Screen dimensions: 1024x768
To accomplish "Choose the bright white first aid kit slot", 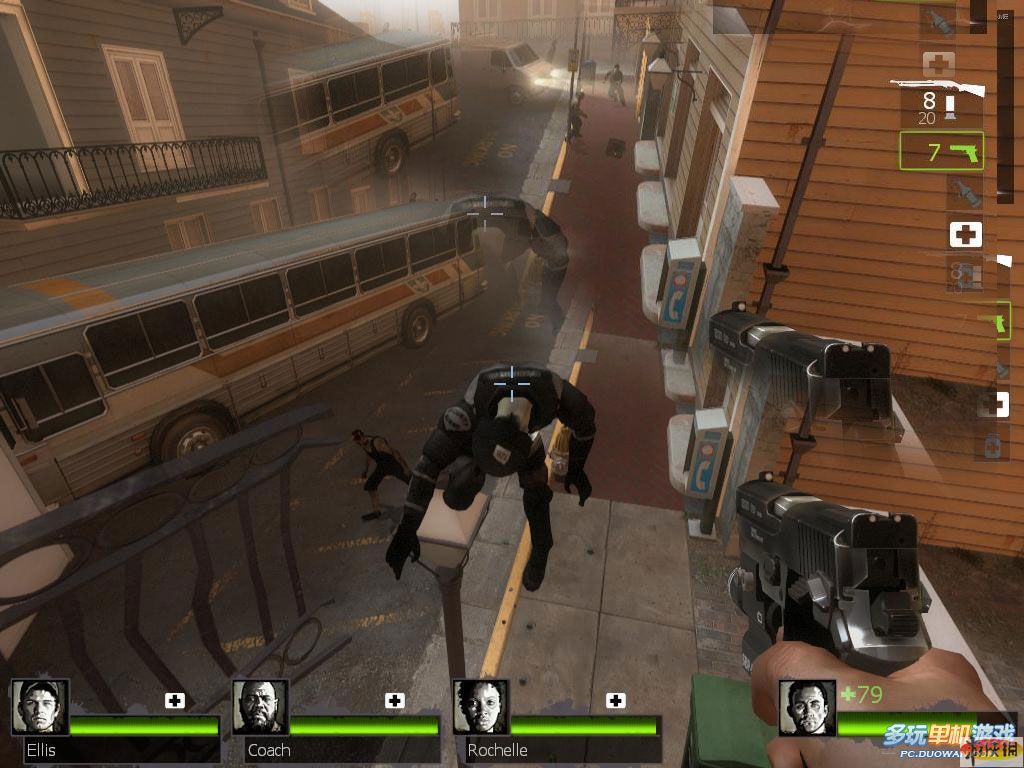I will point(965,235).
